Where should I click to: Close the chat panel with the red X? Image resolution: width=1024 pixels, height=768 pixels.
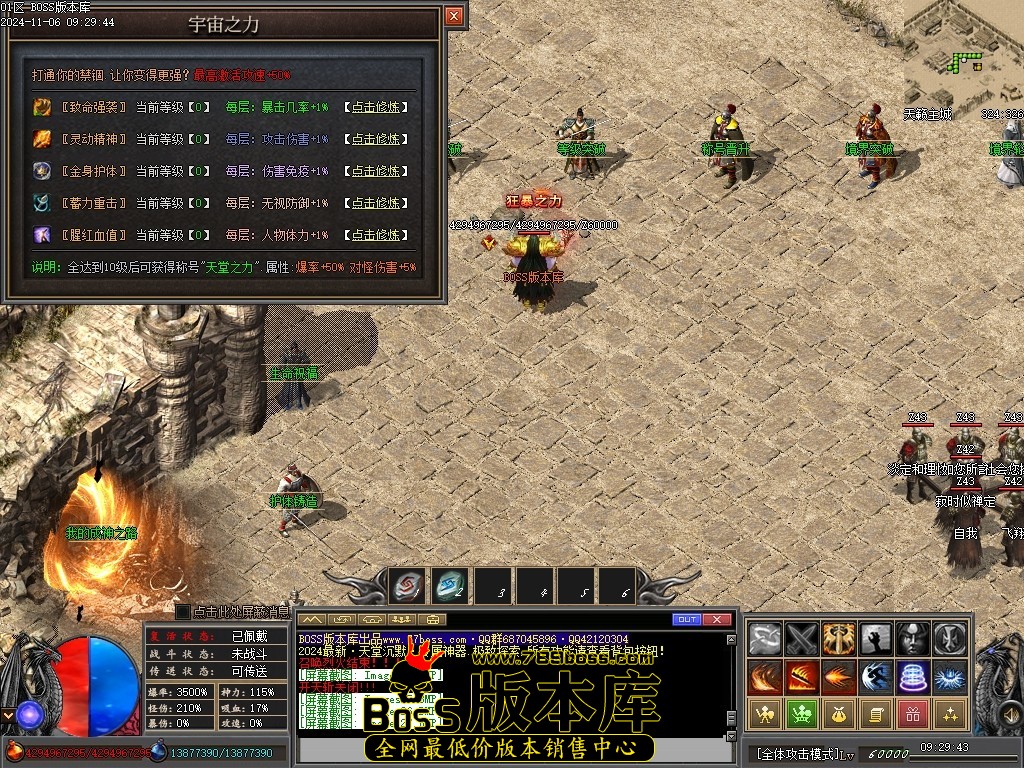pos(717,620)
